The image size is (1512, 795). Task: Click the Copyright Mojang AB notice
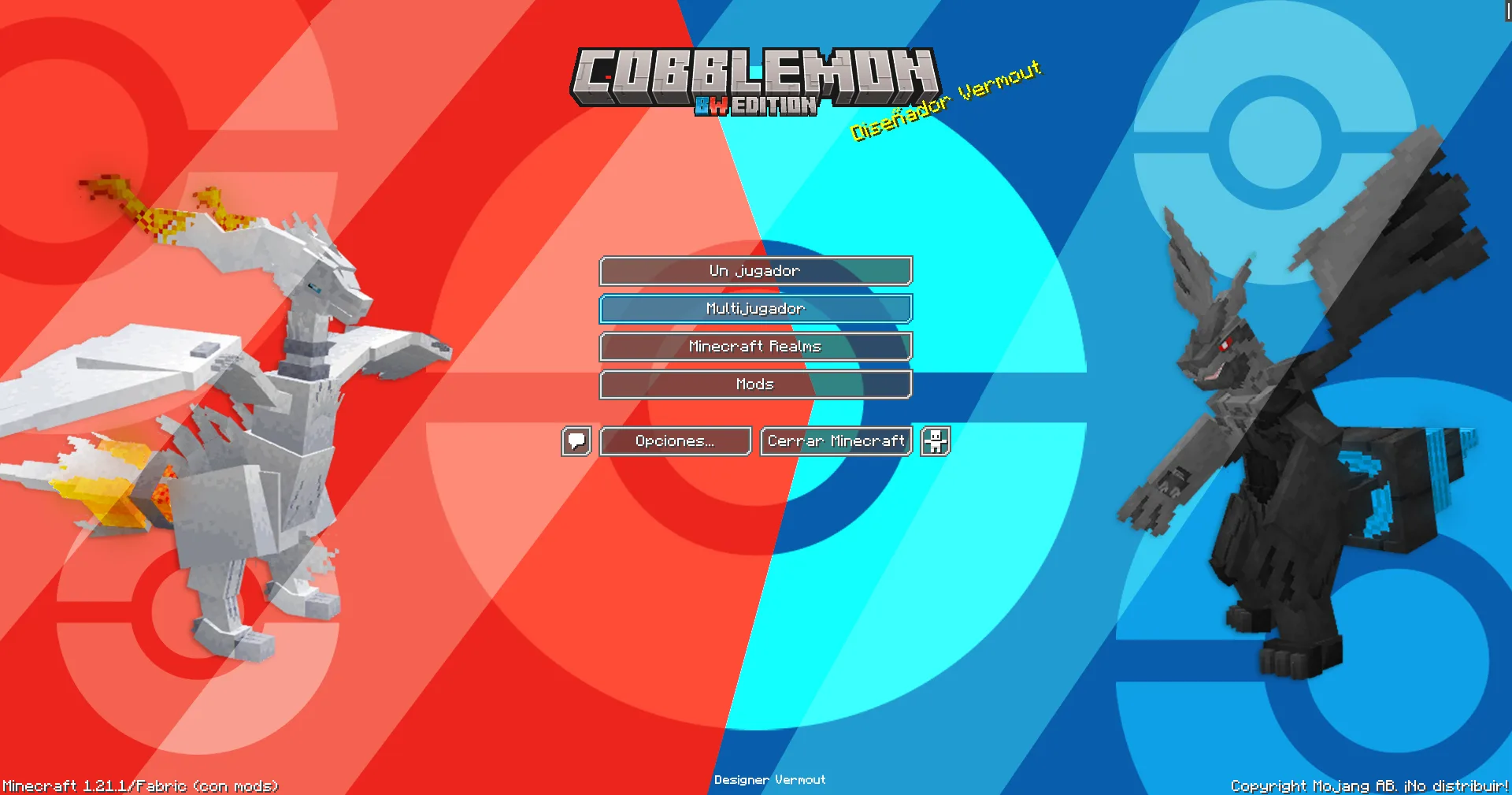(1369, 786)
